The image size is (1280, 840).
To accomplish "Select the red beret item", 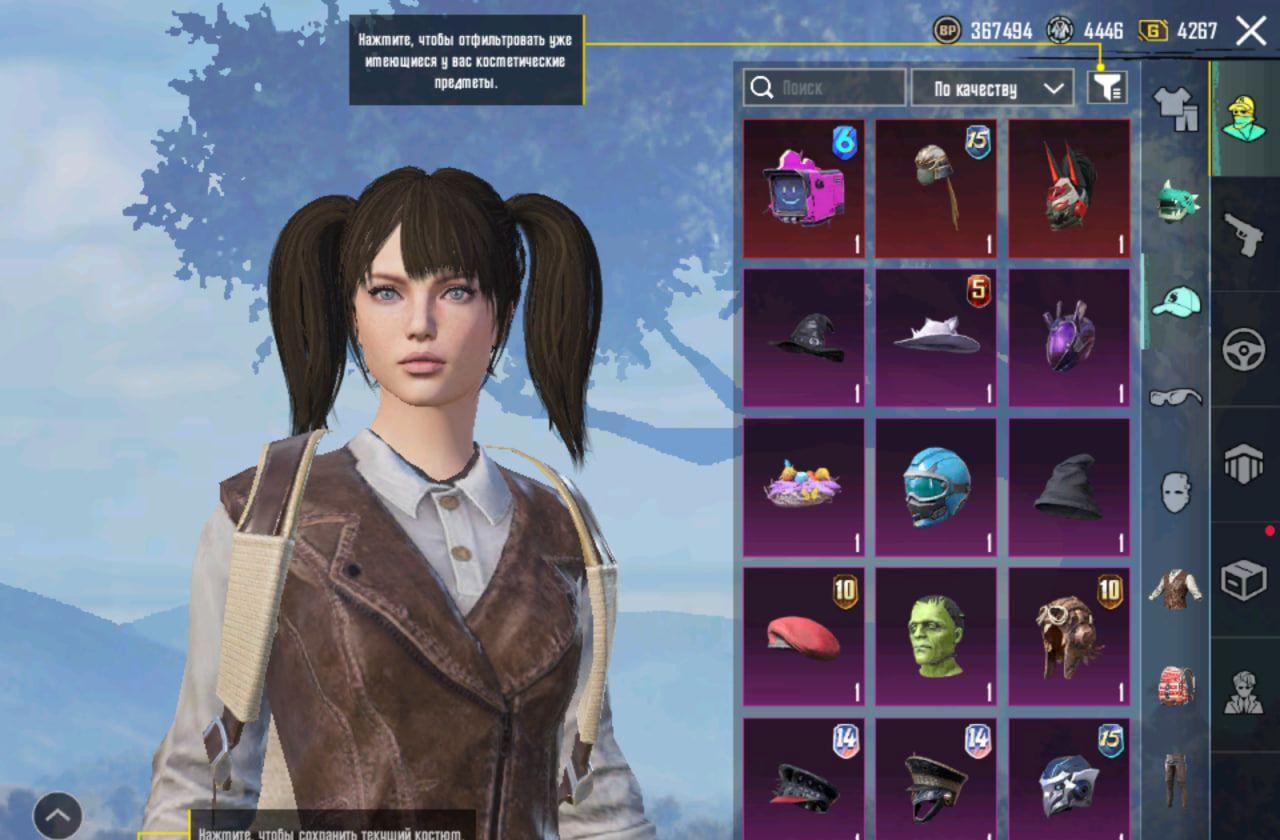I will point(804,637).
